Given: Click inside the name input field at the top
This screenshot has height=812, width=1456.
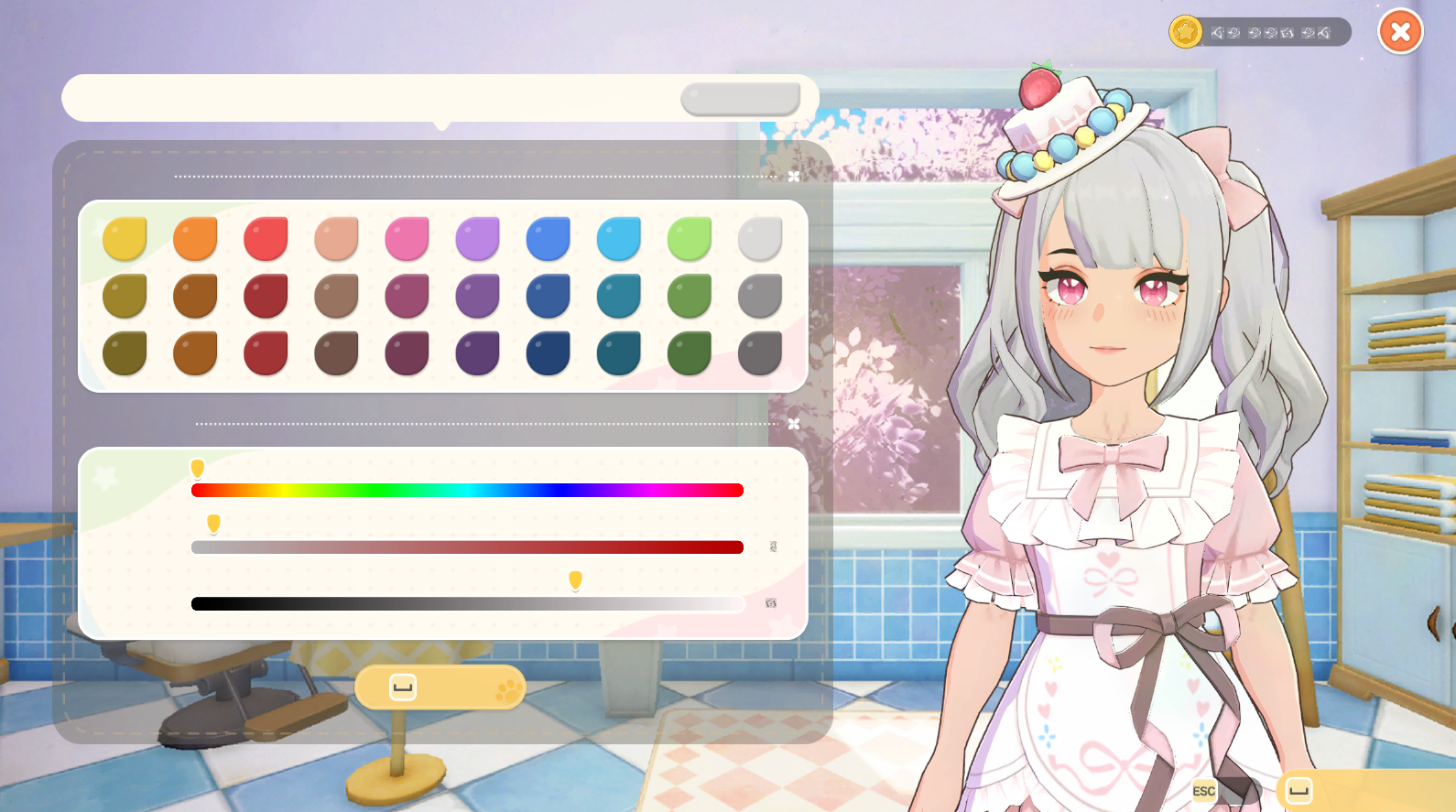Looking at the screenshot, I should pyautogui.click(x=366, y=98).
